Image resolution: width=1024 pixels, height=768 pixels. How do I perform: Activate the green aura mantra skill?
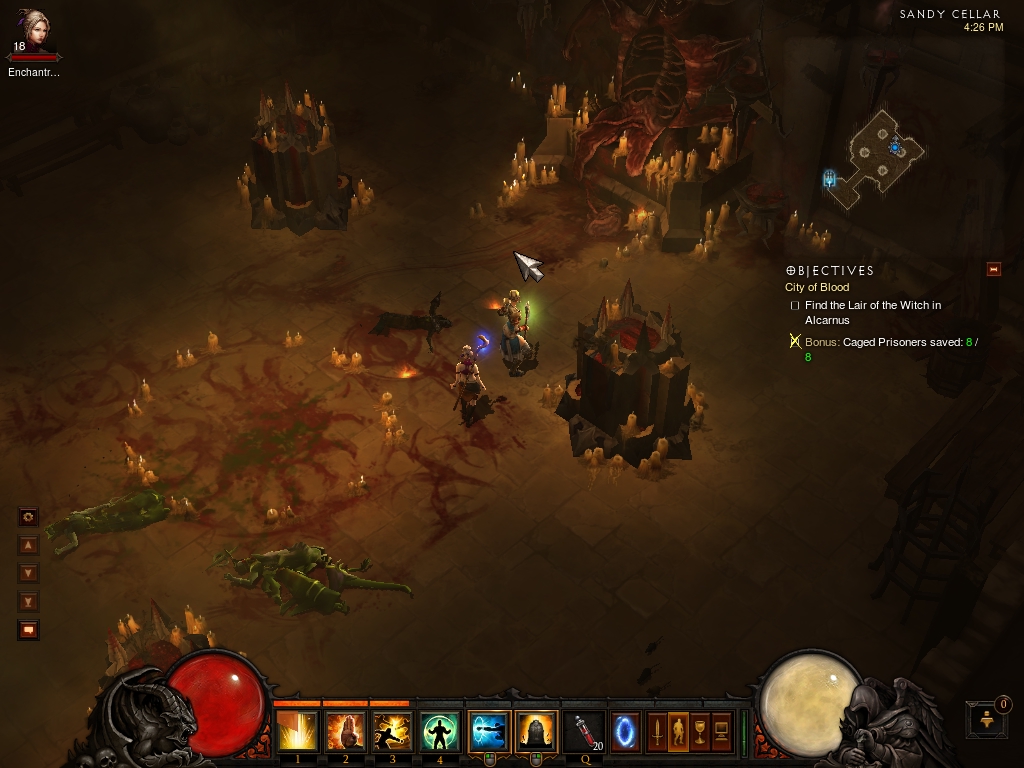coord(440,732)
